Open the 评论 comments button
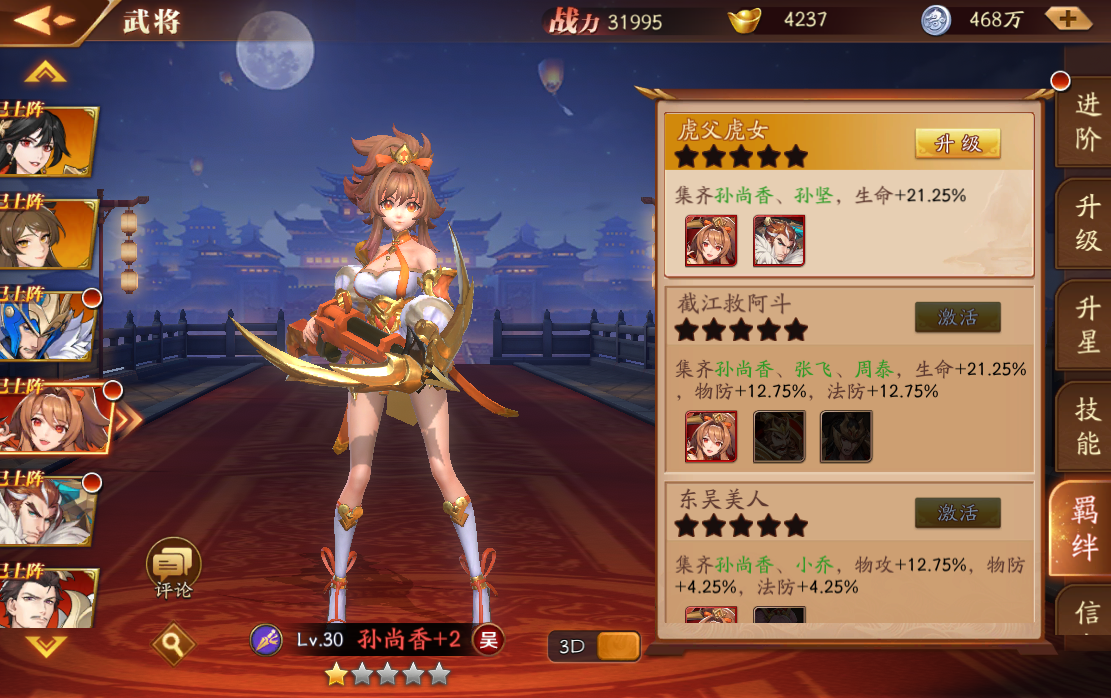 (x=173, y=567)
